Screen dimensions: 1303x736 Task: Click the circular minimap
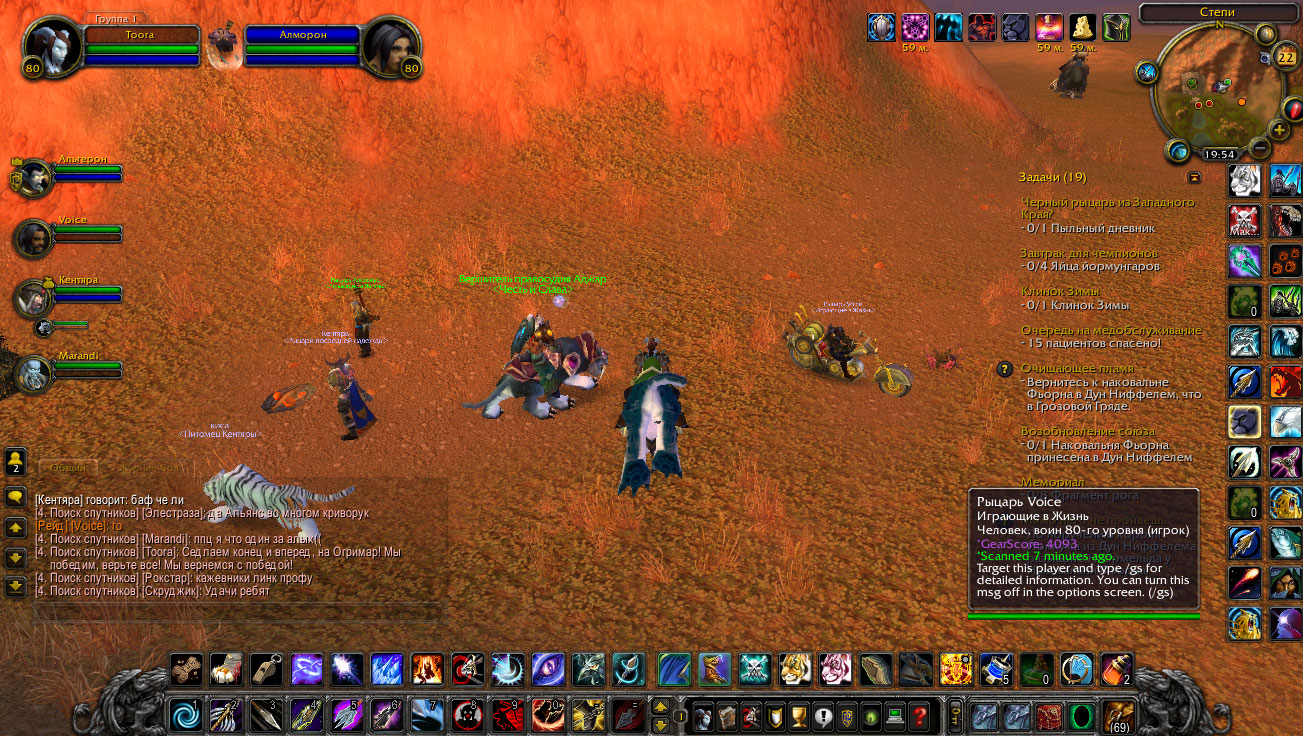[x=1216, y=88]
